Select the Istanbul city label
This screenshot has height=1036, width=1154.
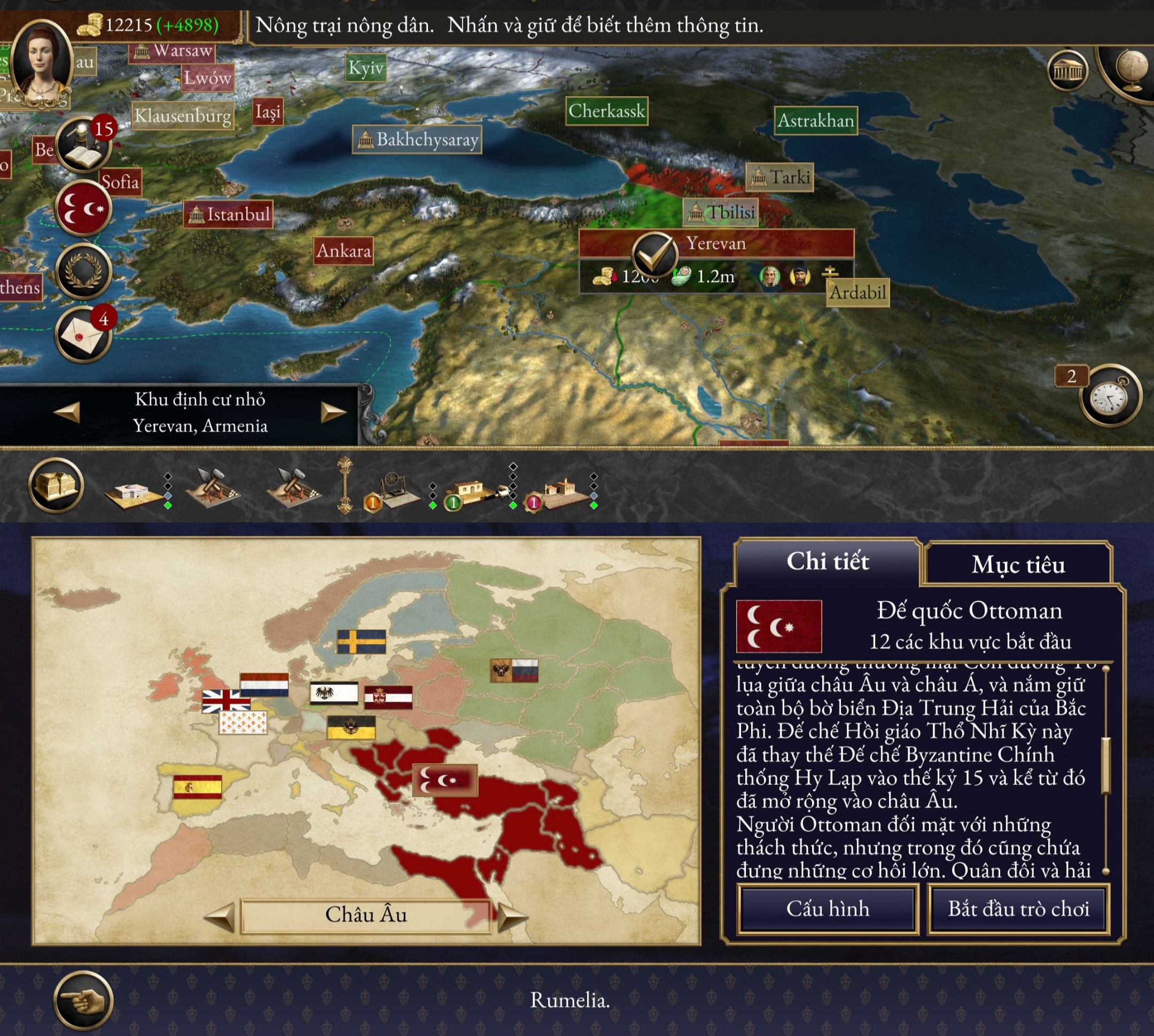point(229,215)
